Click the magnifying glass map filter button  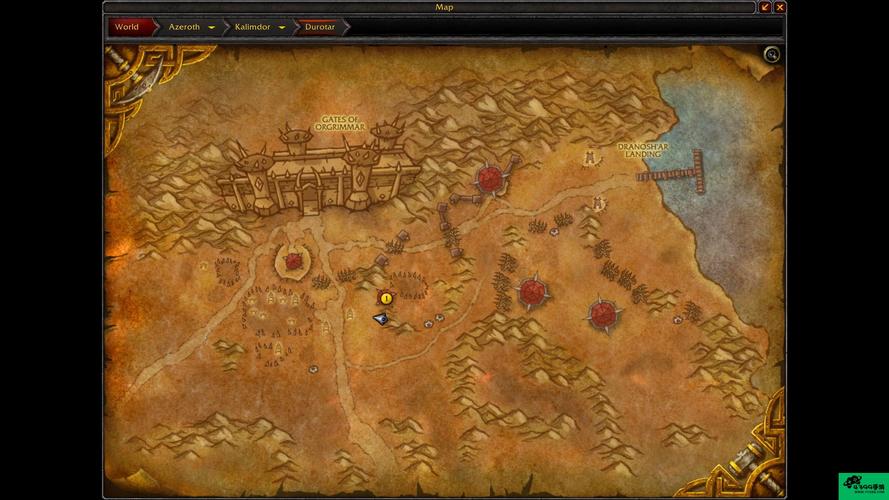[x=772, y=55]
